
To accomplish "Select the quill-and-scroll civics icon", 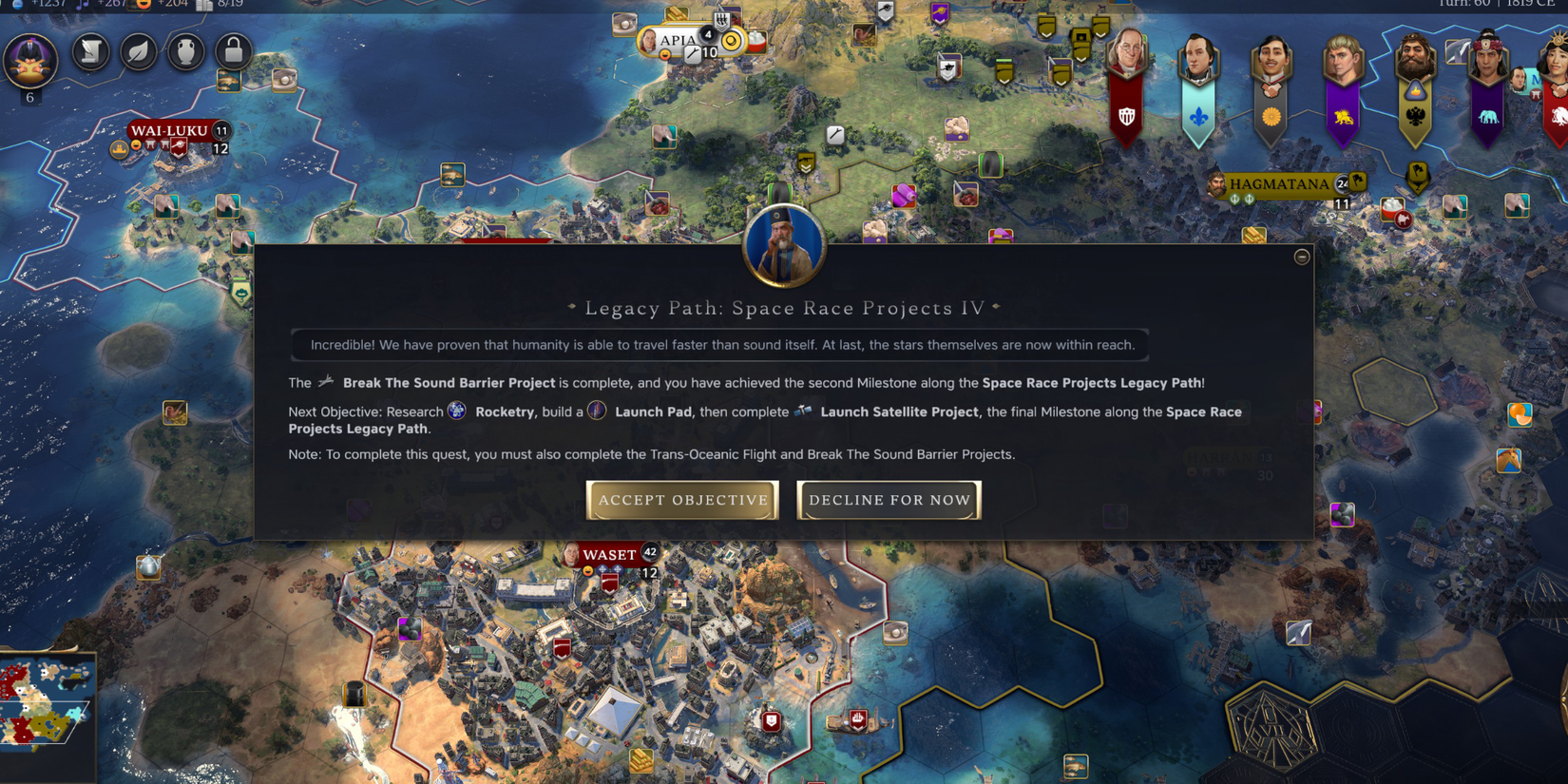I will pos(91,52).
